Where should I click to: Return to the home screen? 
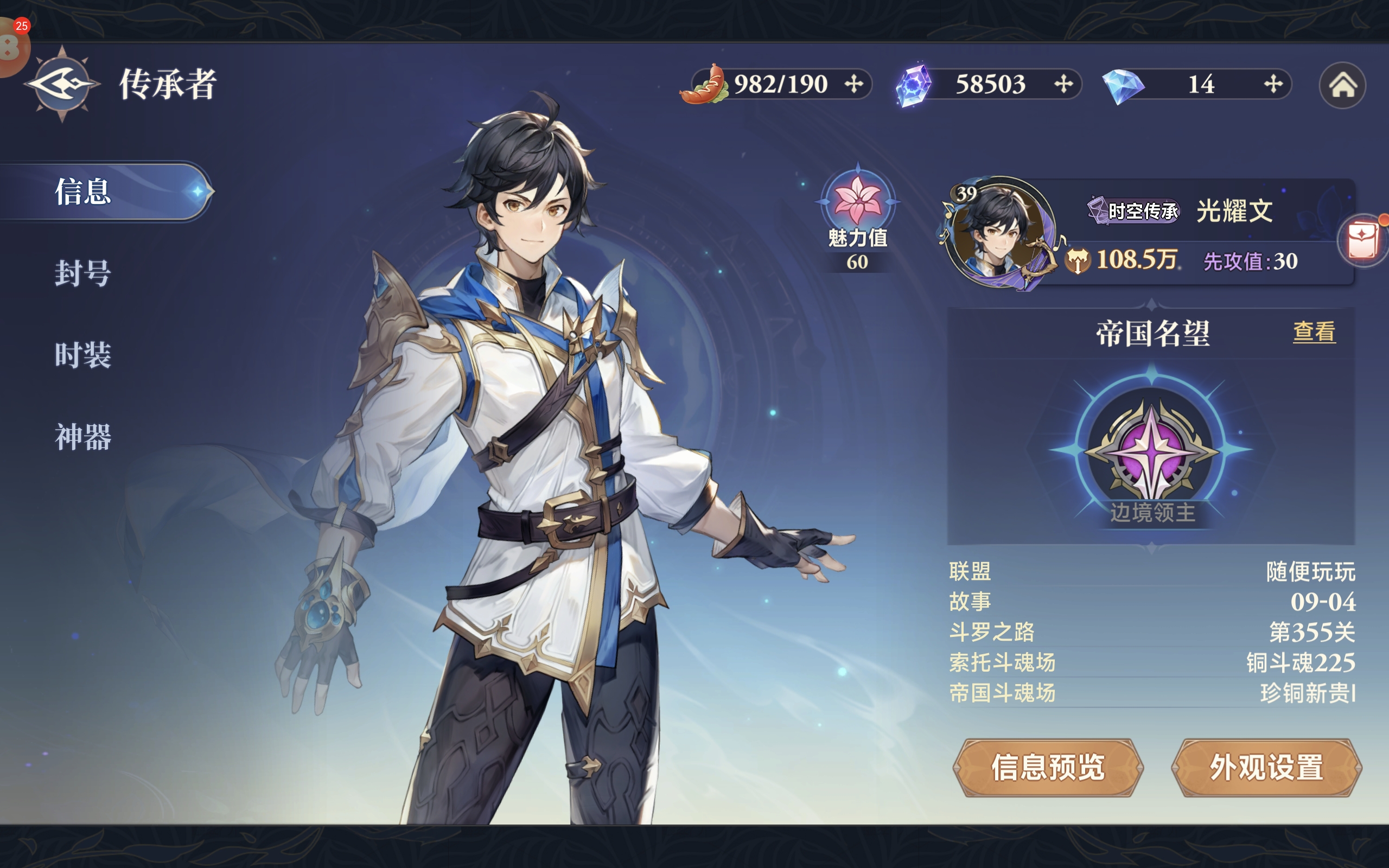pyautogui.click(x=1342, y=86)
